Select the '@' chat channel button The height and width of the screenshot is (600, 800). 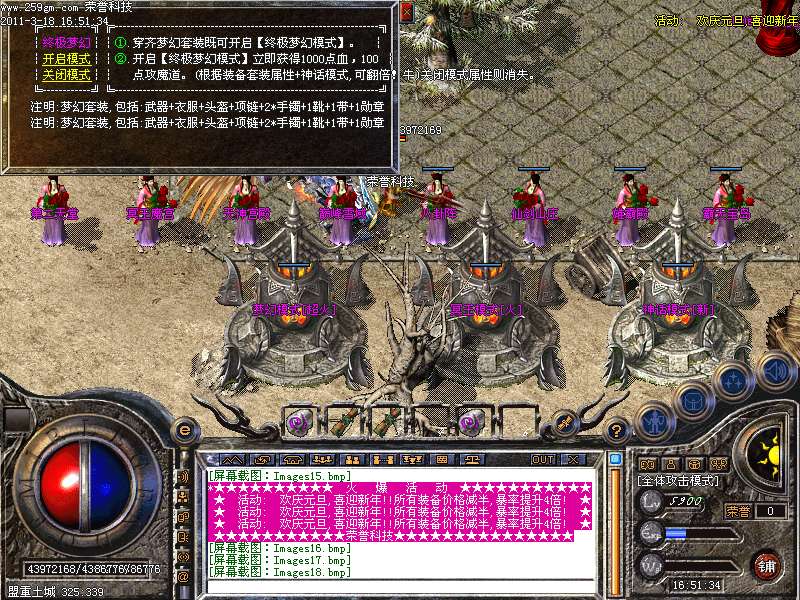pyautogui.click(x=183, y=577)
